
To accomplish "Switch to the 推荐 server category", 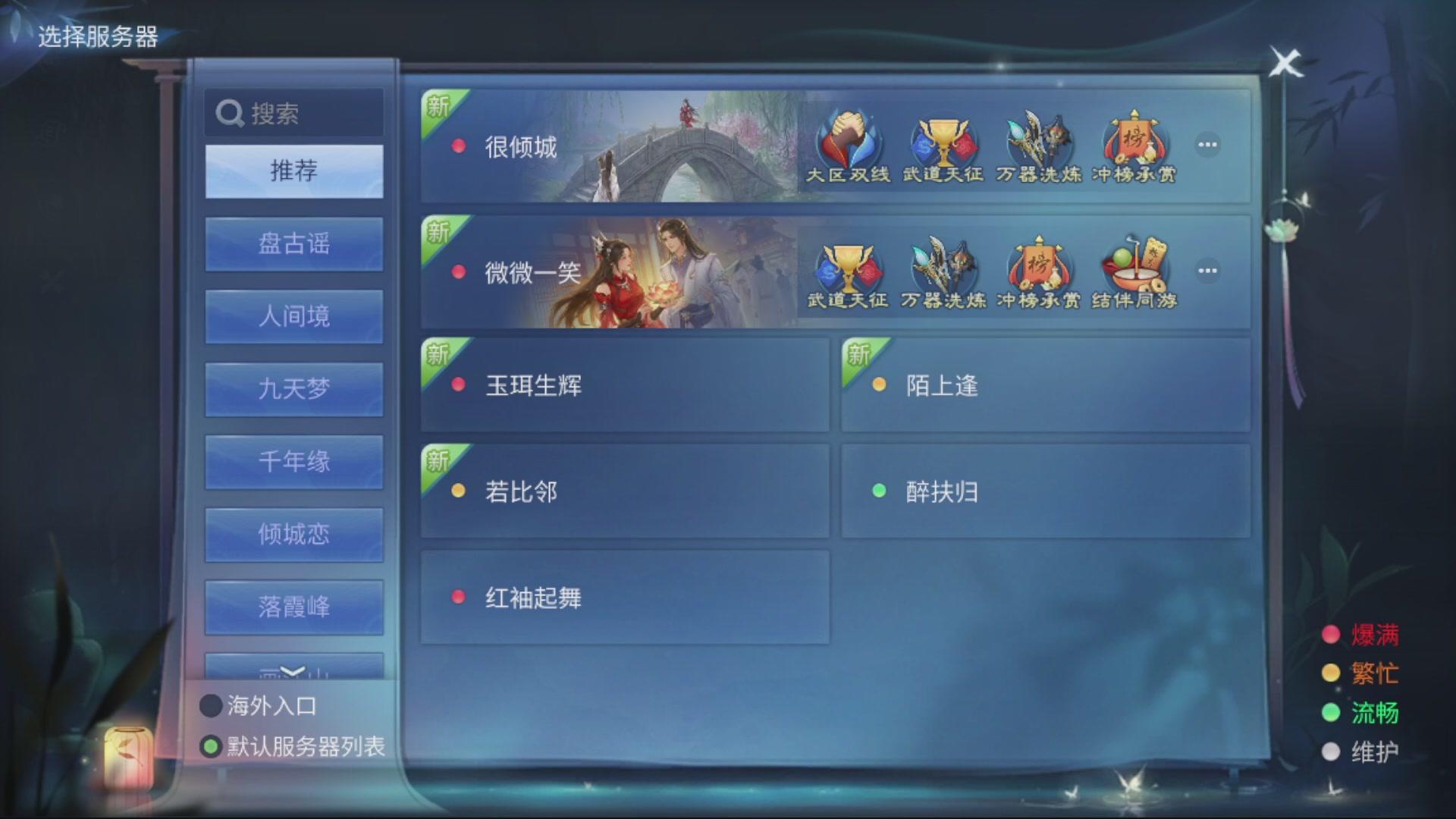I will pos(293,171).
